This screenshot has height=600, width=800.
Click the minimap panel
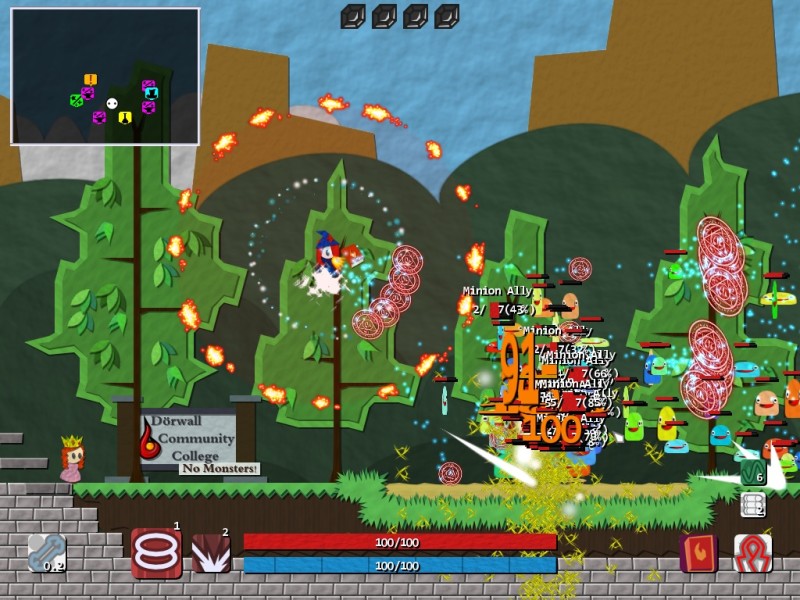pyautogui.click(x=105, y=77)
